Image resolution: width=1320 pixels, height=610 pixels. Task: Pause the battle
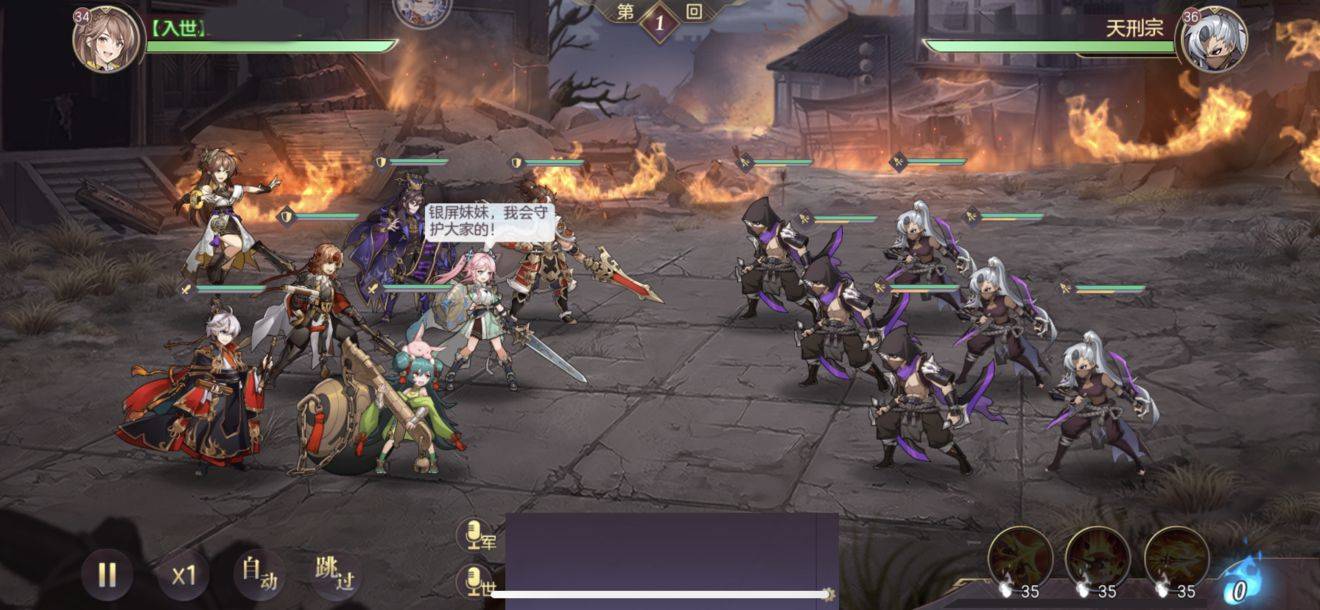(x=107, y=574)
